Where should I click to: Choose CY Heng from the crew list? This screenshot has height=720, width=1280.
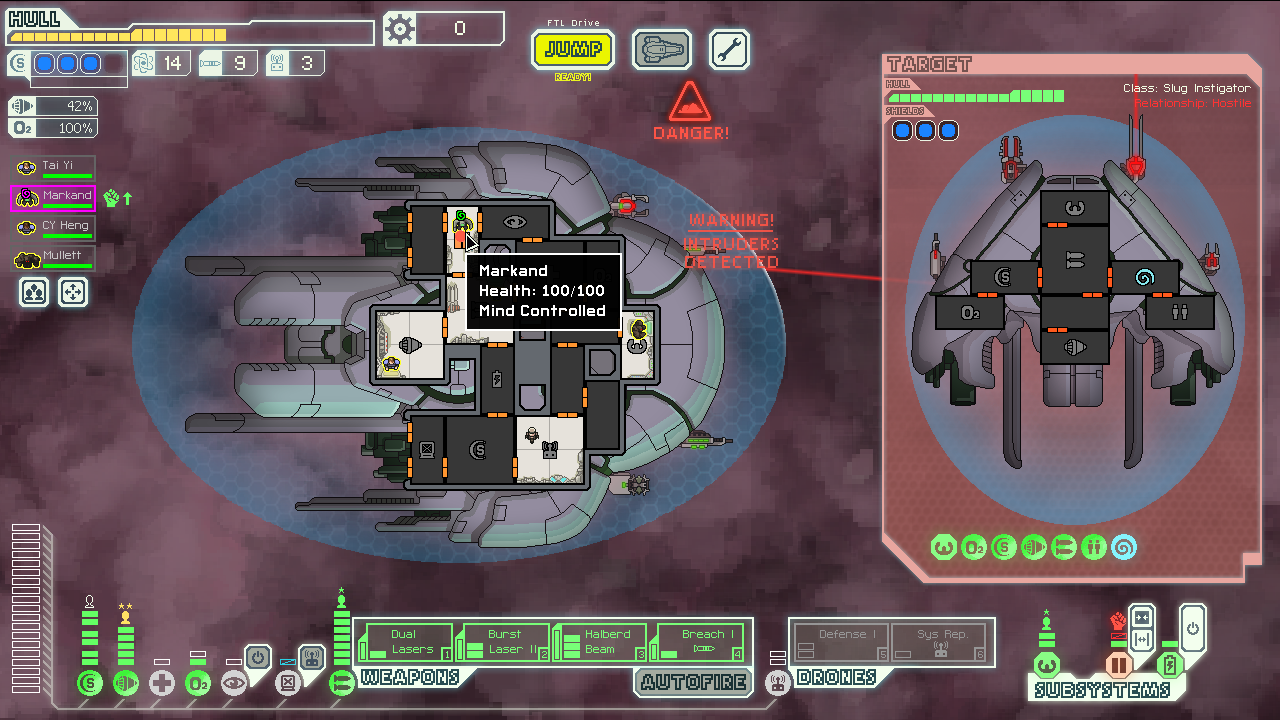click(x=56, y=228)
